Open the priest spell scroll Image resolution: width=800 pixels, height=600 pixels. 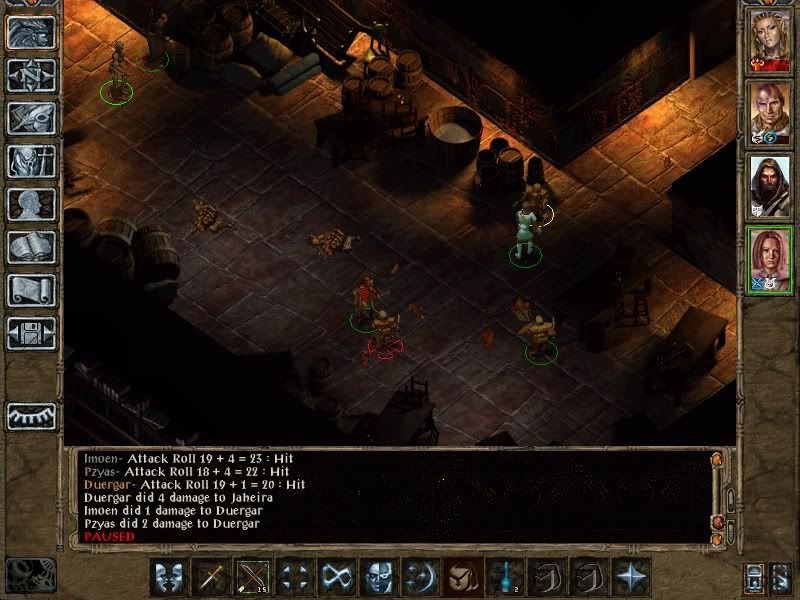pos(32,290)
